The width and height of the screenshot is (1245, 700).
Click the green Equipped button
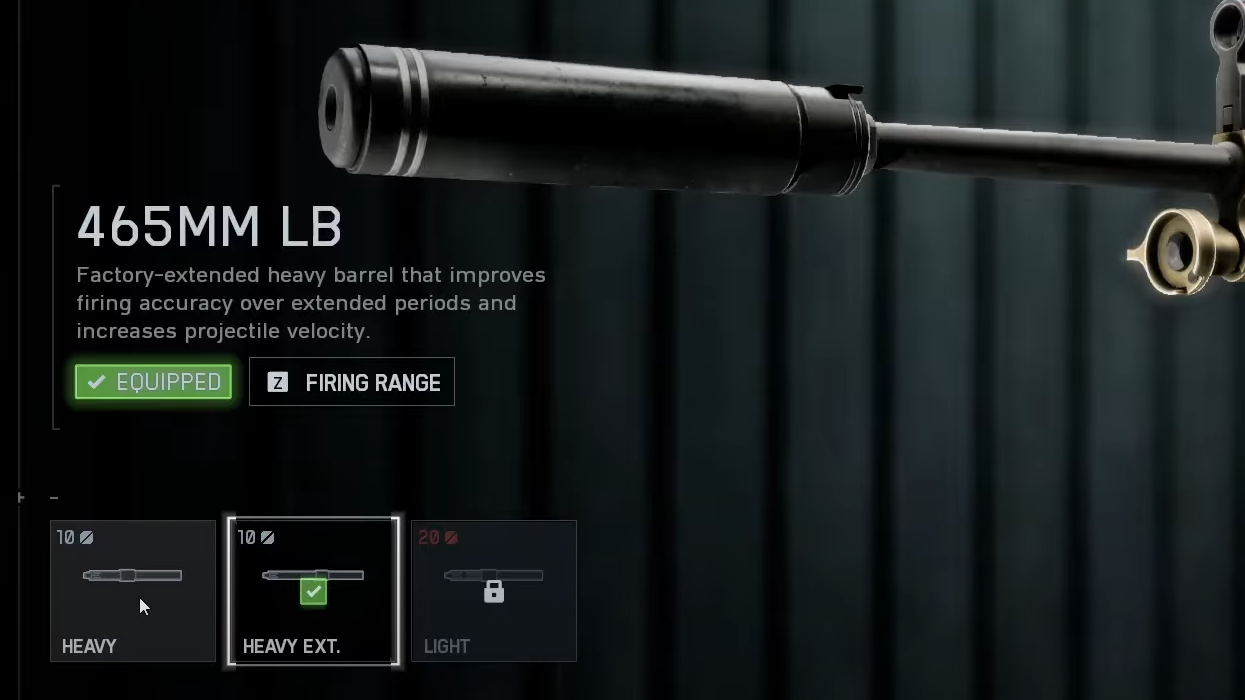tap(154, 382)
